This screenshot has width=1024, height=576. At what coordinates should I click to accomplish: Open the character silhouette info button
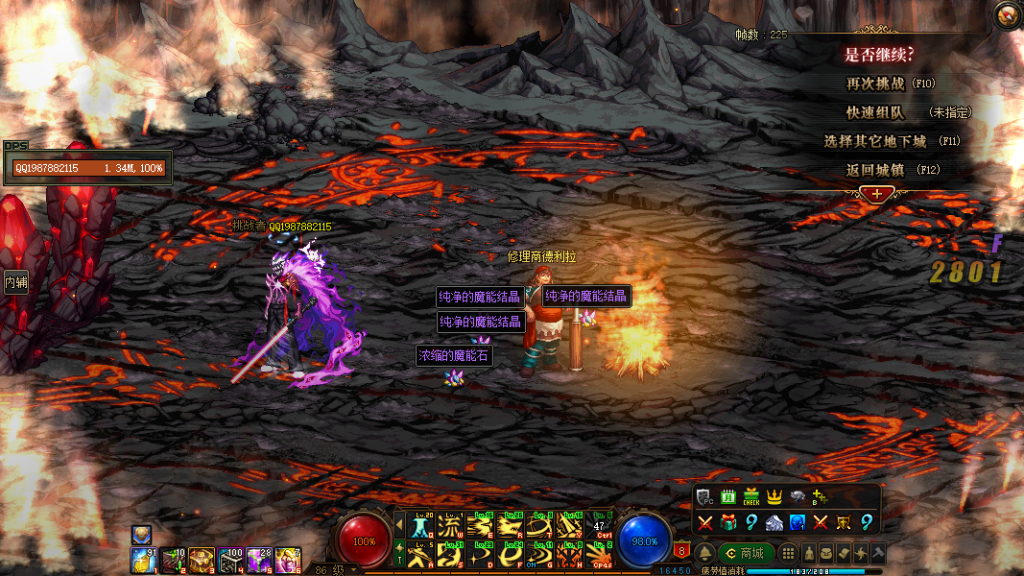[808, 553]
